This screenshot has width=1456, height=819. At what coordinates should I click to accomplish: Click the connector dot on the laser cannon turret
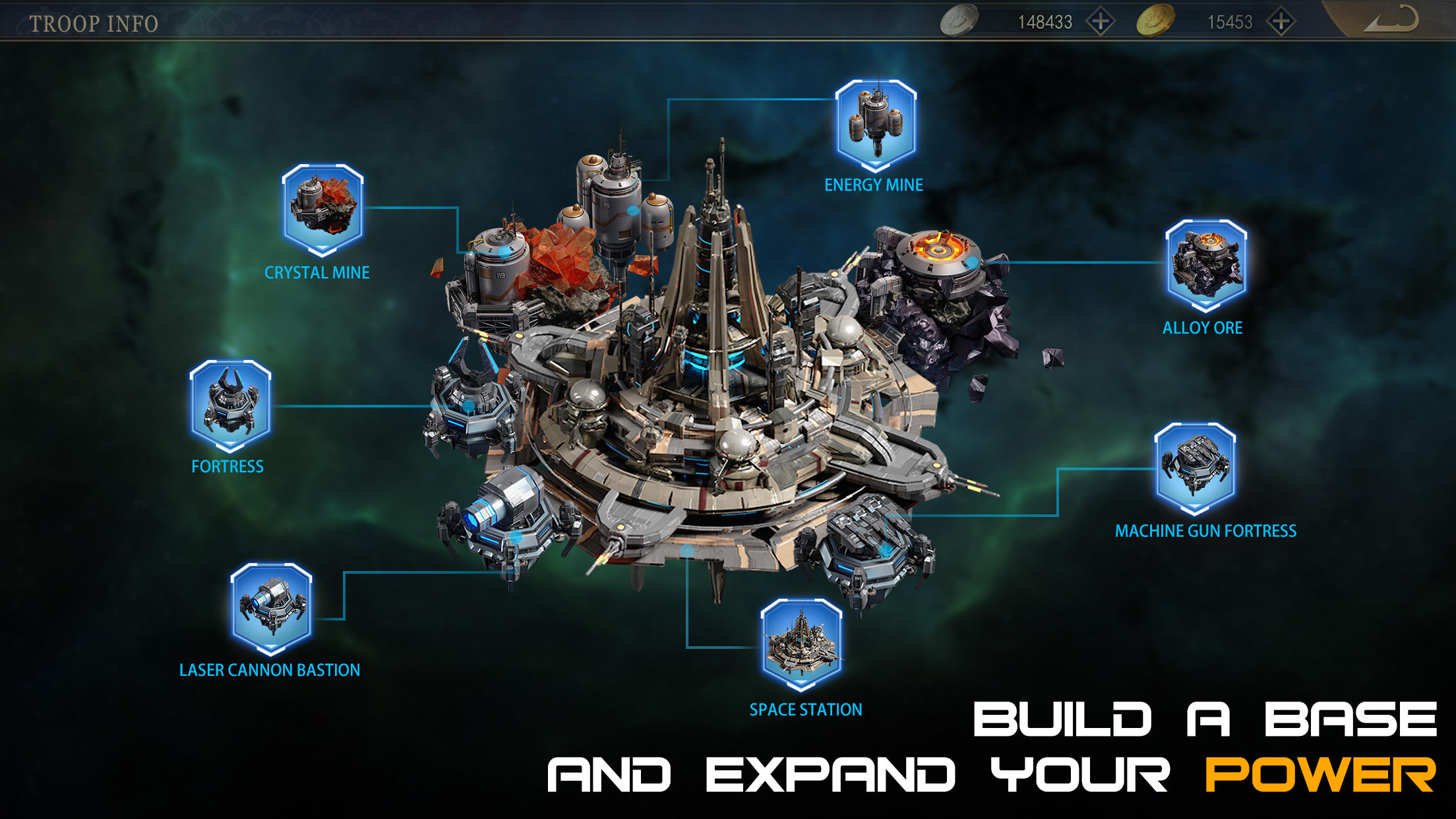(x=515, y=536)
